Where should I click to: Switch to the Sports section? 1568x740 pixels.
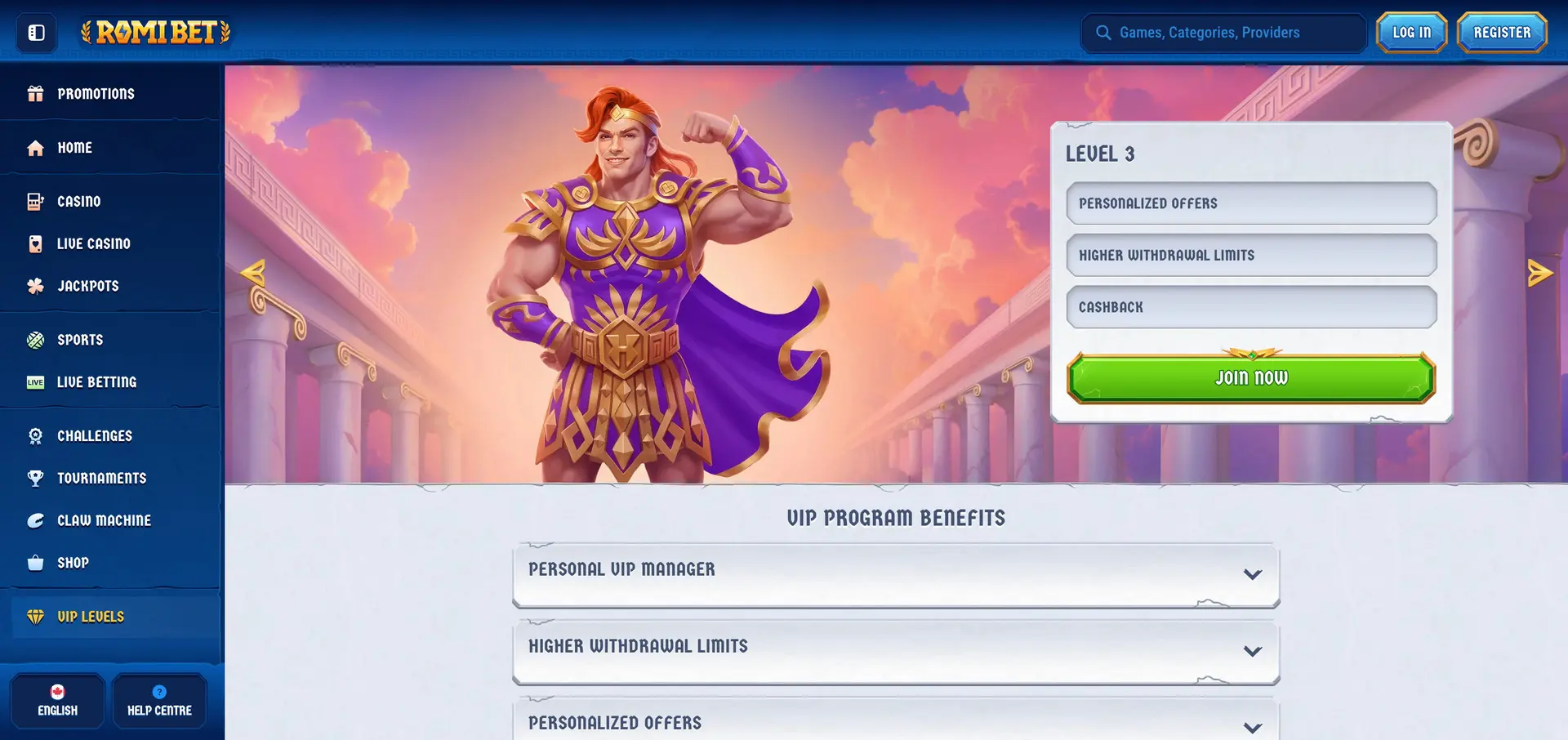tap(79, 341)
